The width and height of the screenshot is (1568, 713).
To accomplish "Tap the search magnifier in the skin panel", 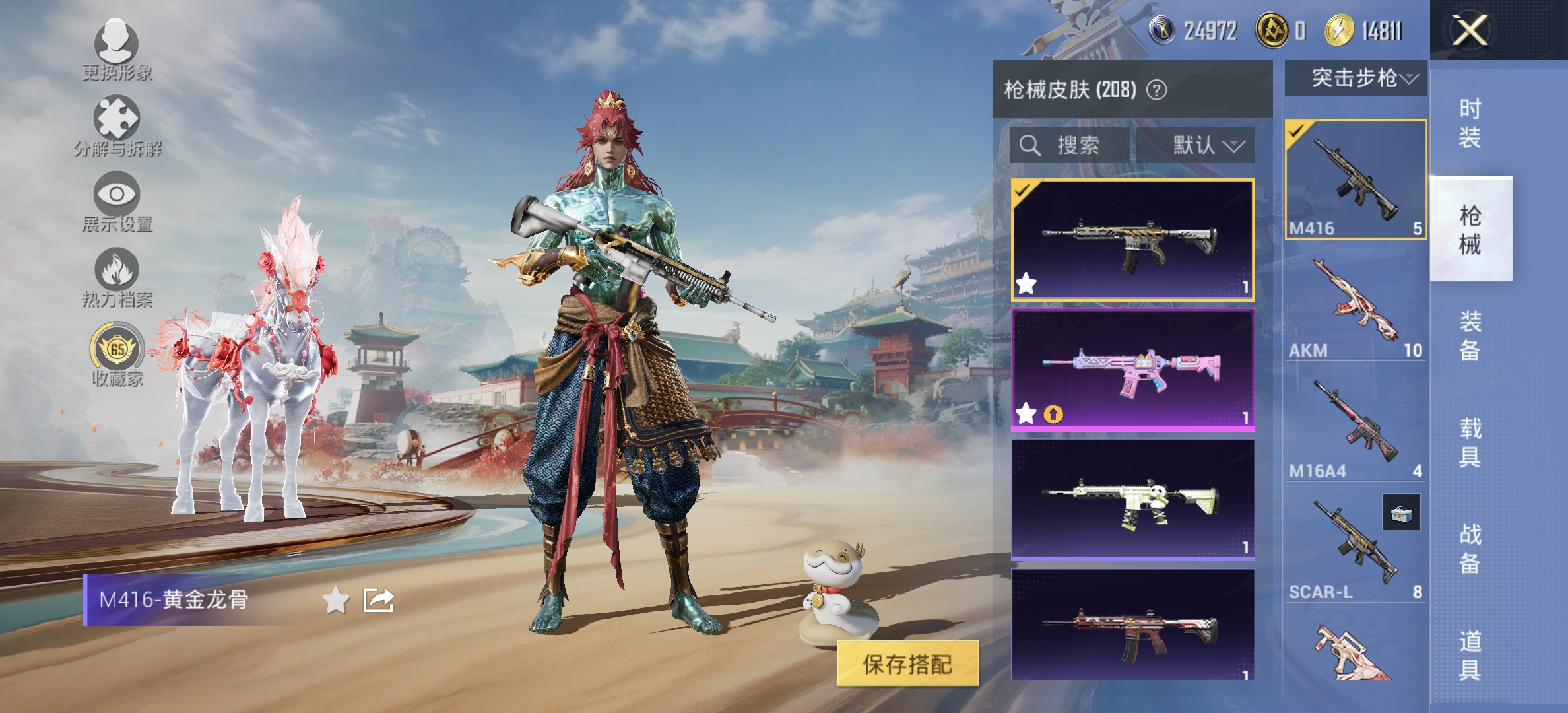I will [1029, 146].
